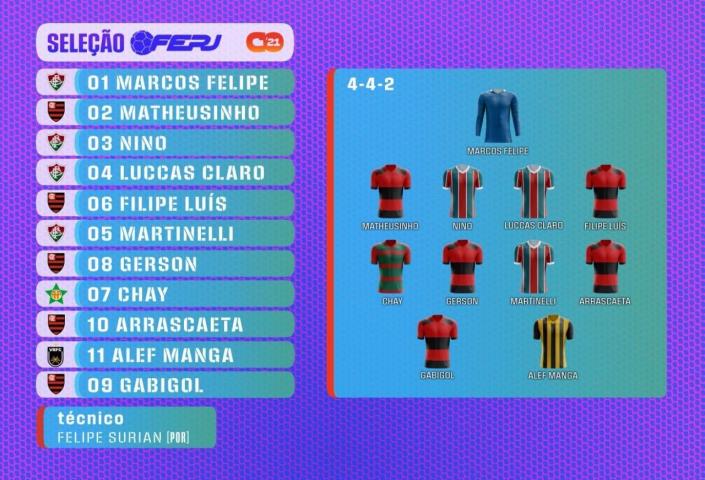This screenshot has width=705, height=480.
Task: Select Matheusinho's jersey on the formation board
Action: coord(390,191)
